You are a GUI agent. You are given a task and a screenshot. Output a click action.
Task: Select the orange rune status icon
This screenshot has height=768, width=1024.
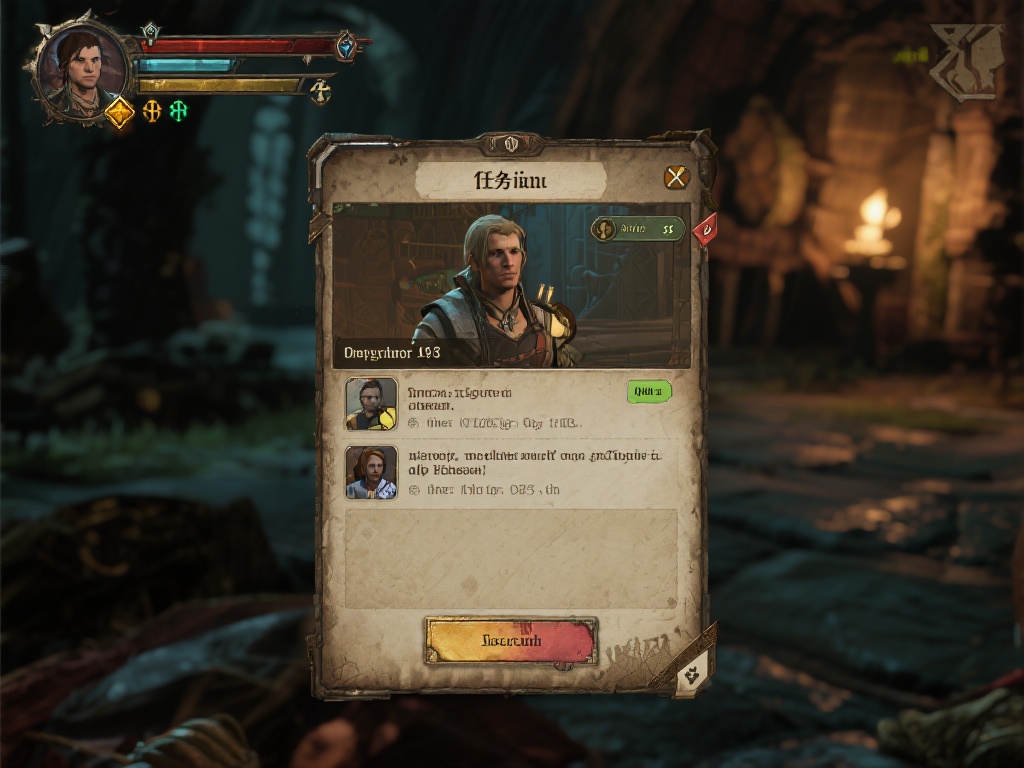[152, 111]
